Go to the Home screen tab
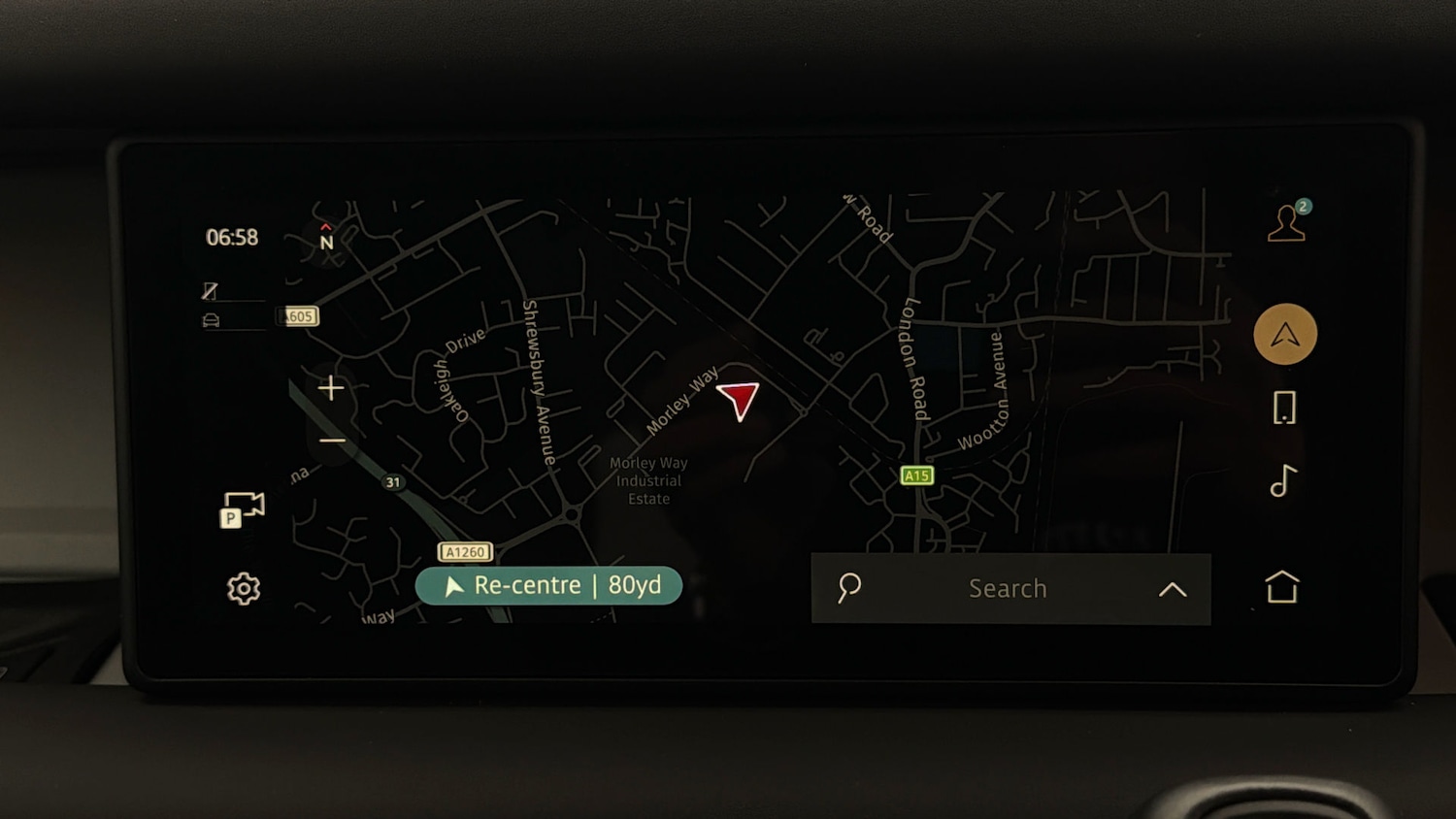The image size is (1456, 819). pos(1283,586)
